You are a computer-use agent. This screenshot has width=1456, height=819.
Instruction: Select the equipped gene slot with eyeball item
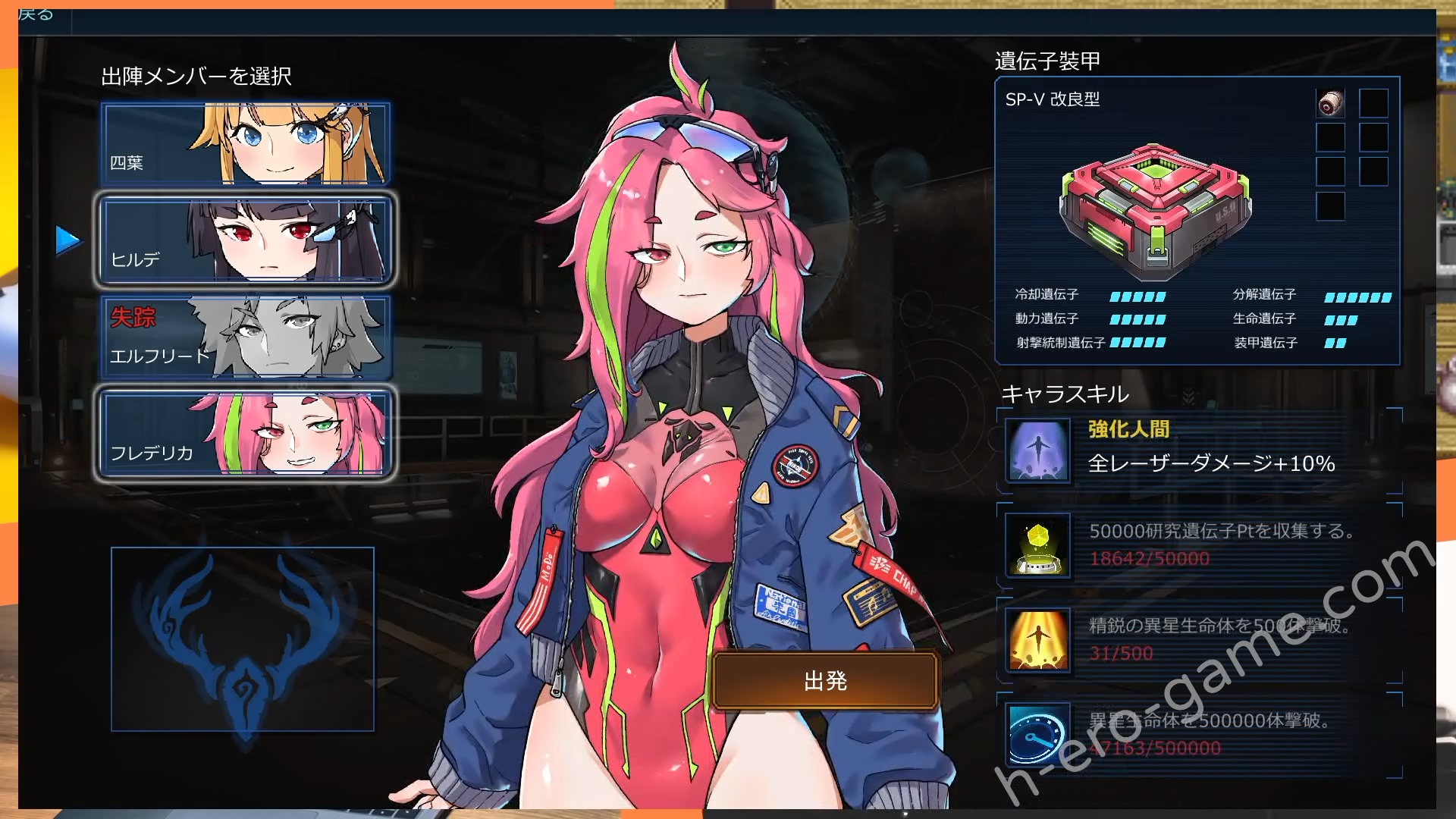click(x=1330, y=103)
